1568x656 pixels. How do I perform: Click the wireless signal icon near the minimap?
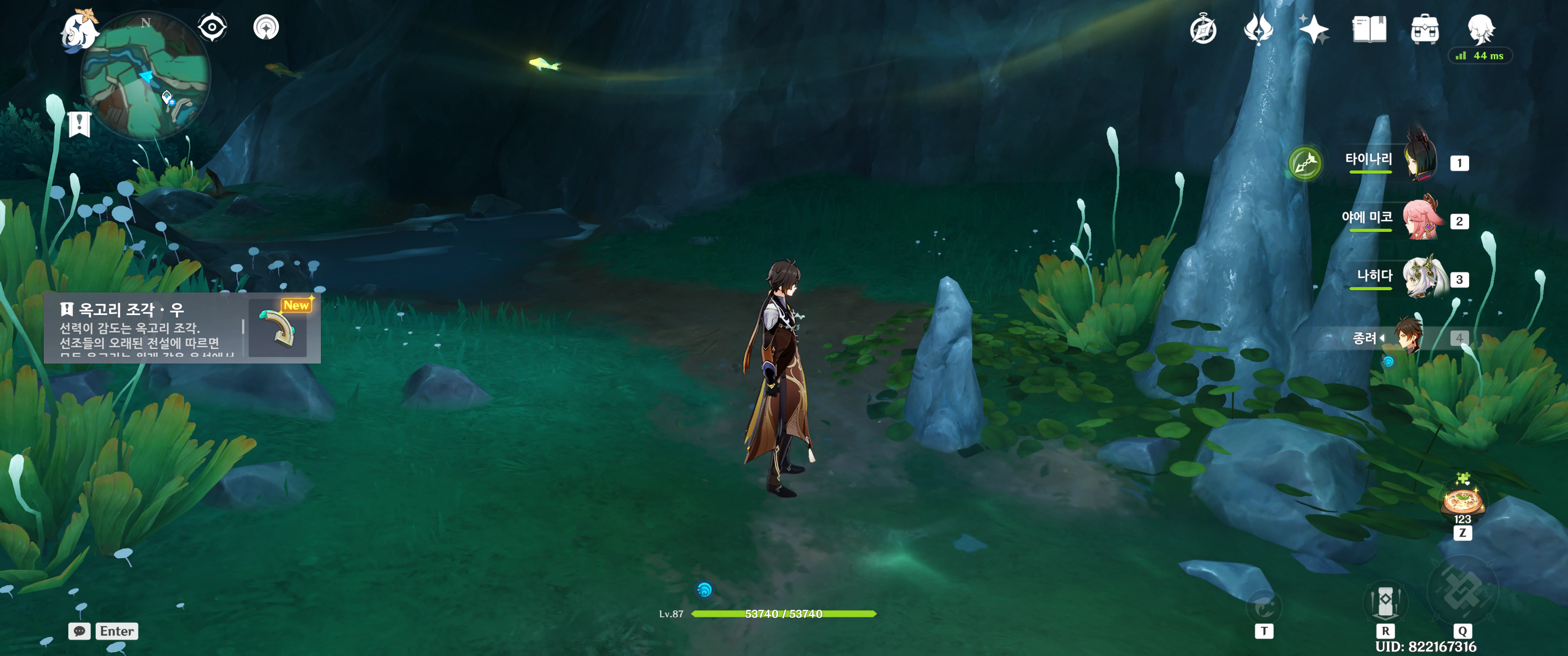point(266,27)
